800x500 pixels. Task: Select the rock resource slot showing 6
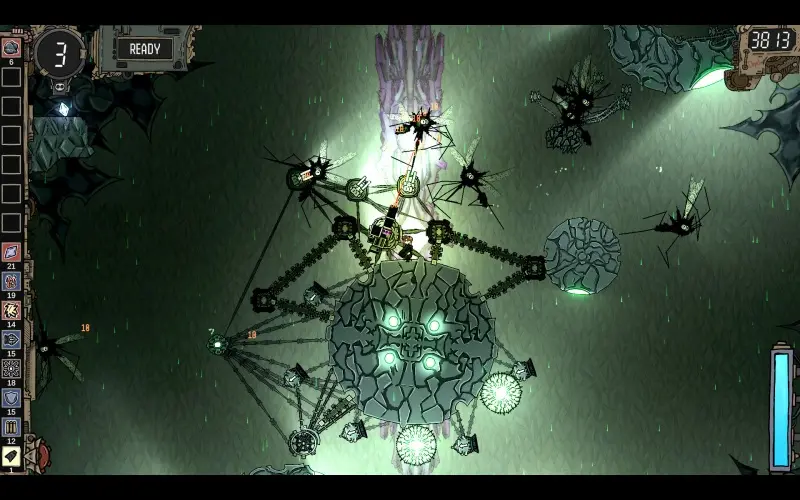[x=11, y=47]
